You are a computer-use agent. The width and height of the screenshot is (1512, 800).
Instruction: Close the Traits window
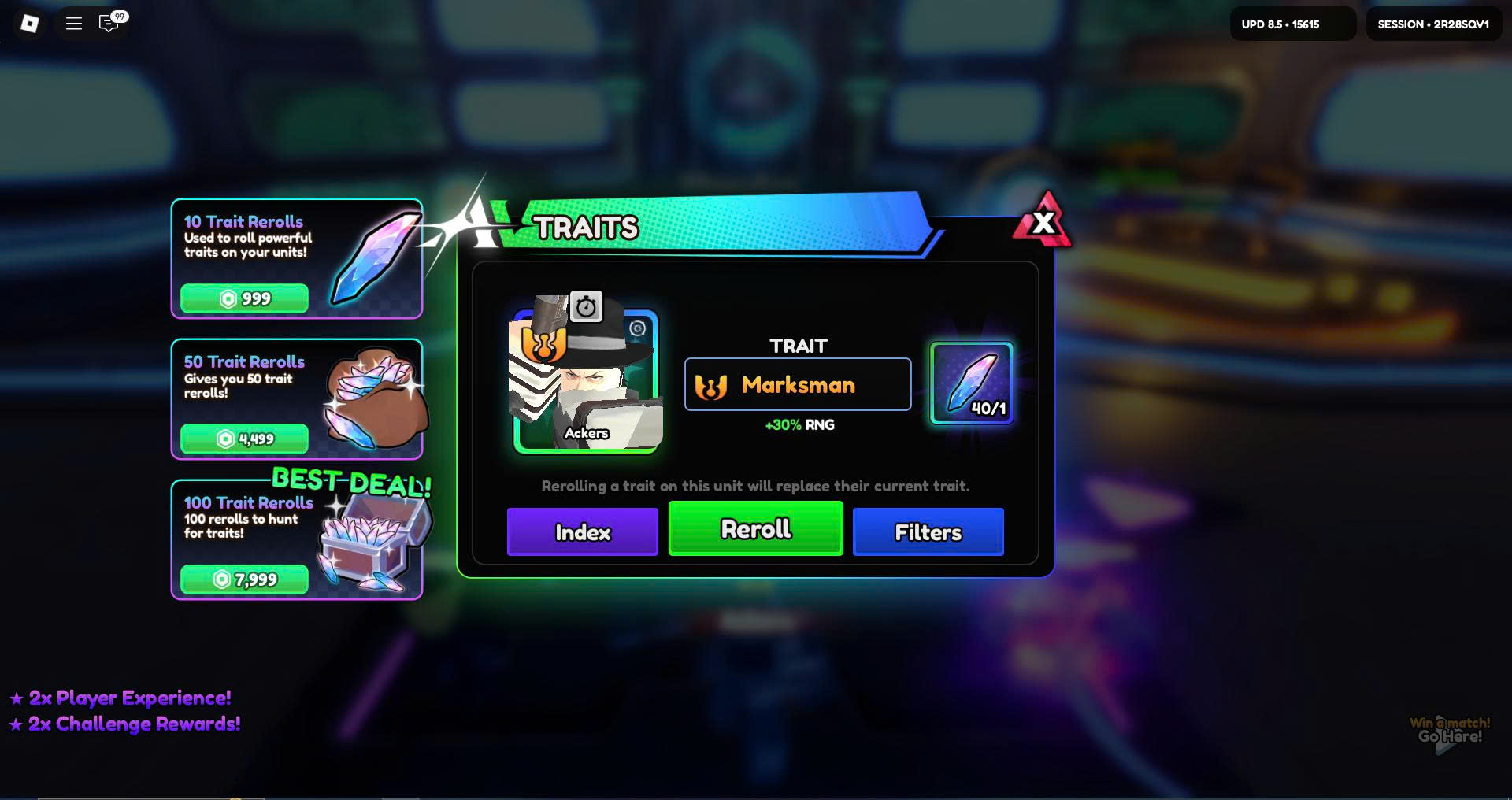tap(1043, 223)
